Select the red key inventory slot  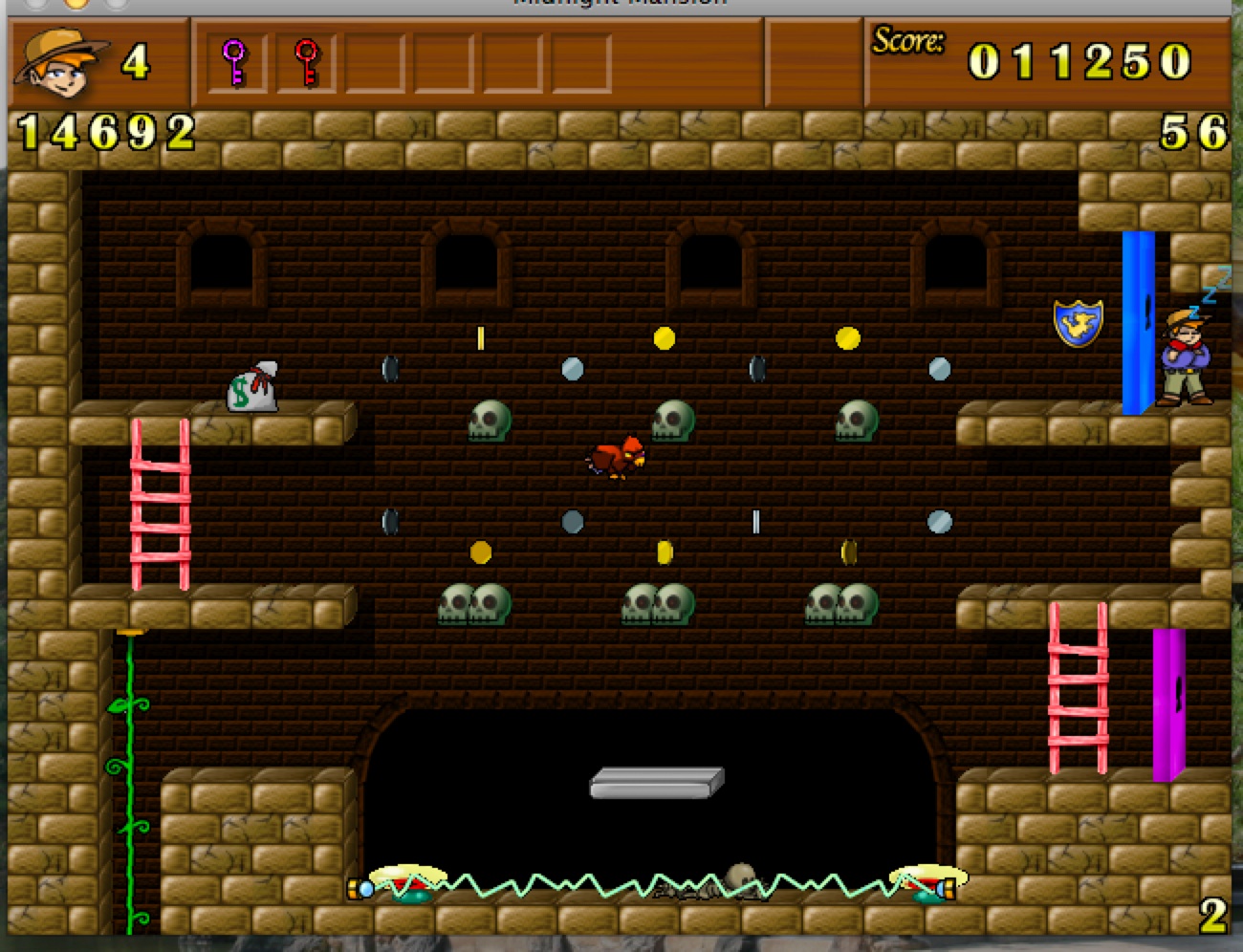click(306, 63)
